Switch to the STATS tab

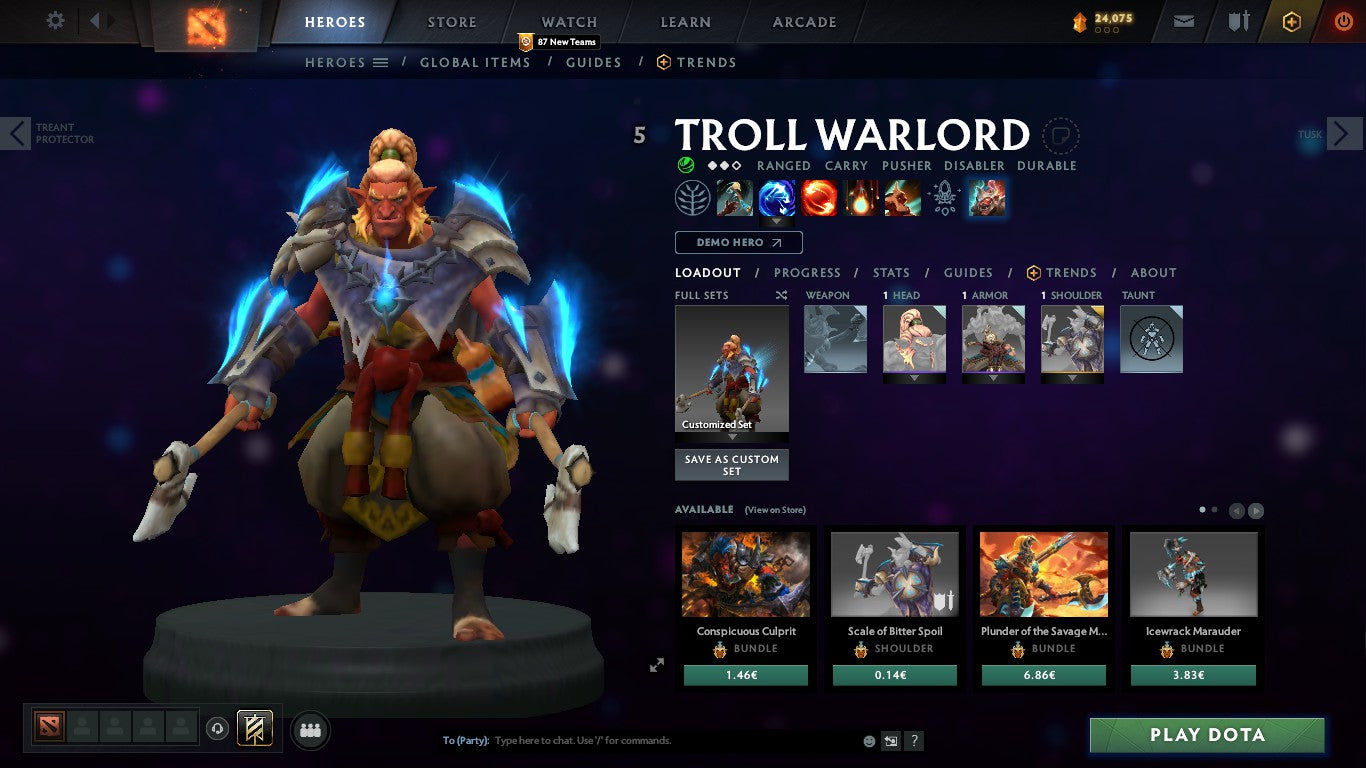click(x=890, y=272)
